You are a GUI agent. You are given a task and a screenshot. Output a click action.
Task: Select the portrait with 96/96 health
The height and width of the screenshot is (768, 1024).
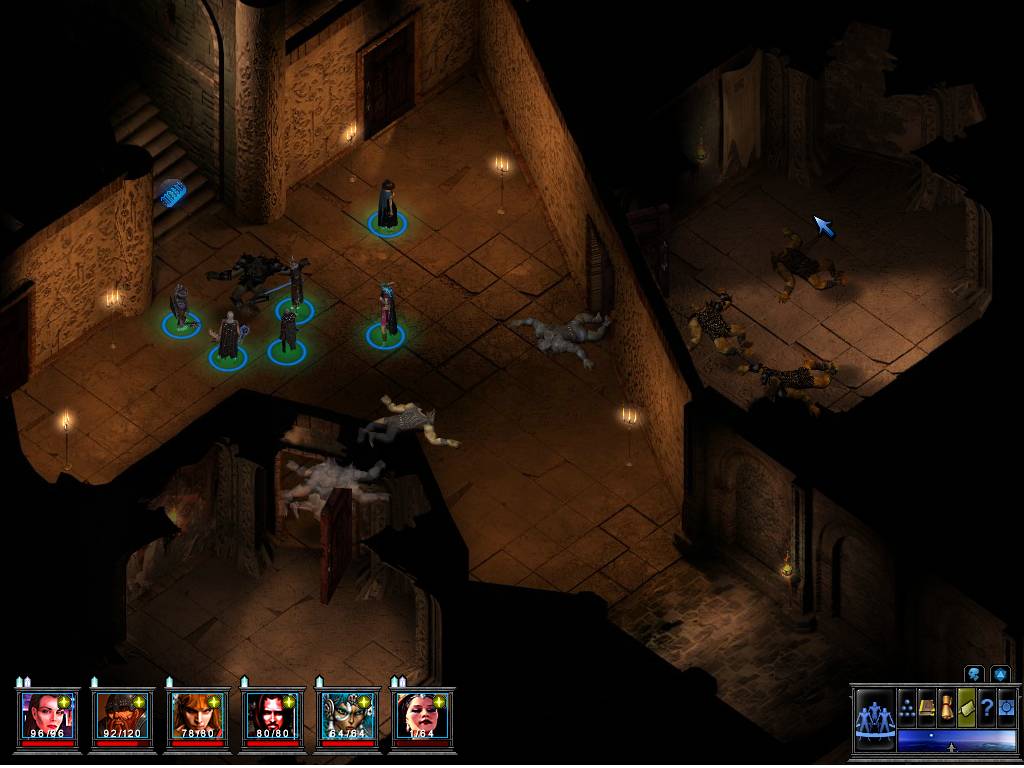[46, 714]
